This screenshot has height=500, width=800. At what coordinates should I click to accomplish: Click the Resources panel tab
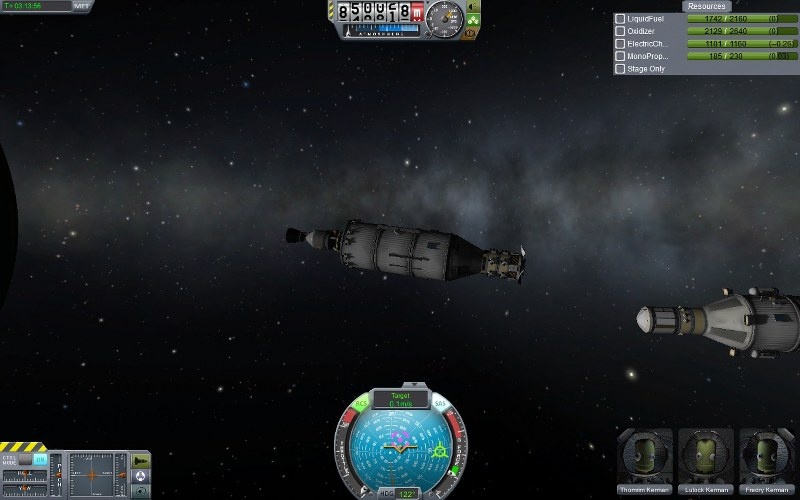[x=705, y=6]
